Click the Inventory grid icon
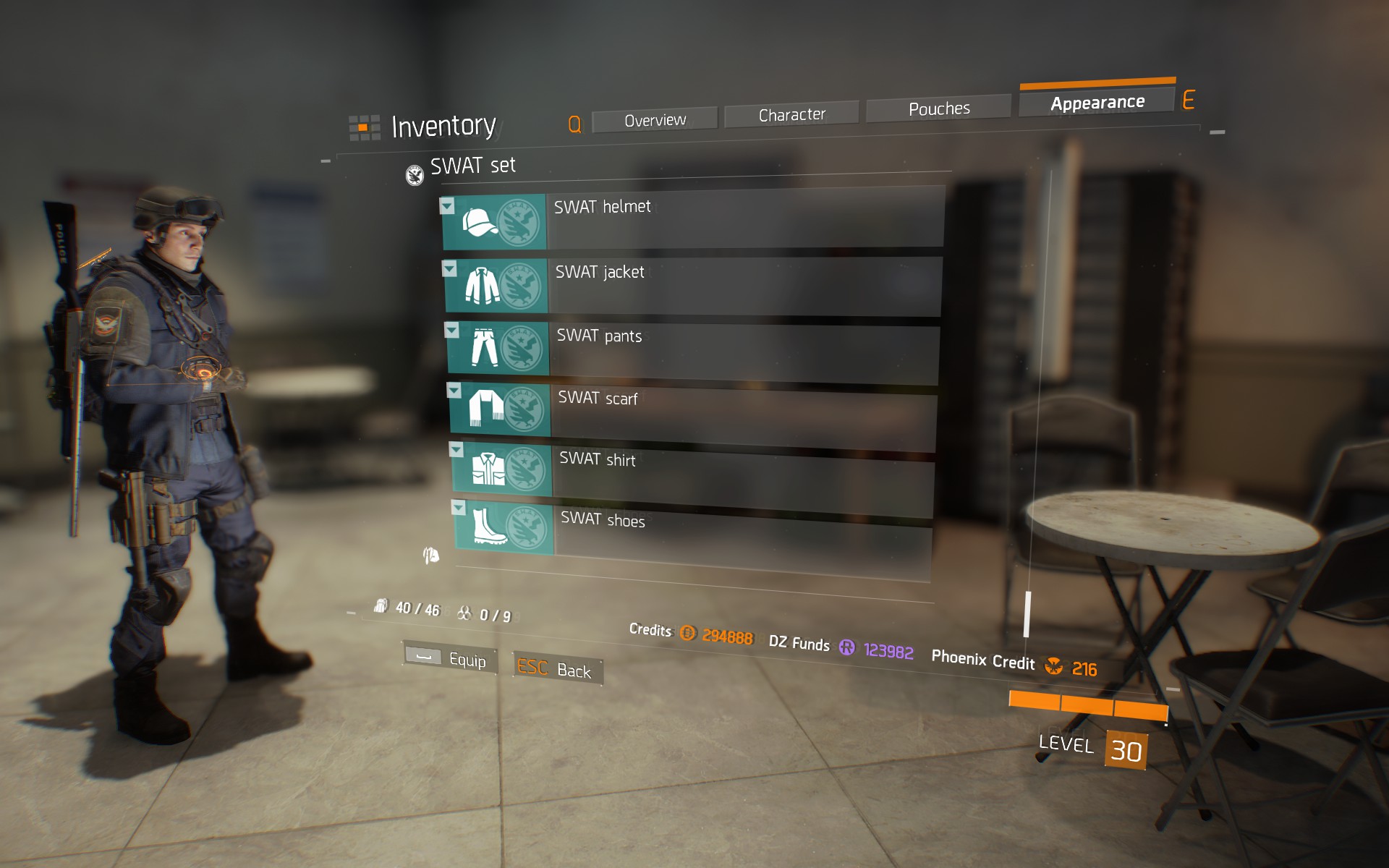The image size is (1389, 868). (x=364, y=126)
